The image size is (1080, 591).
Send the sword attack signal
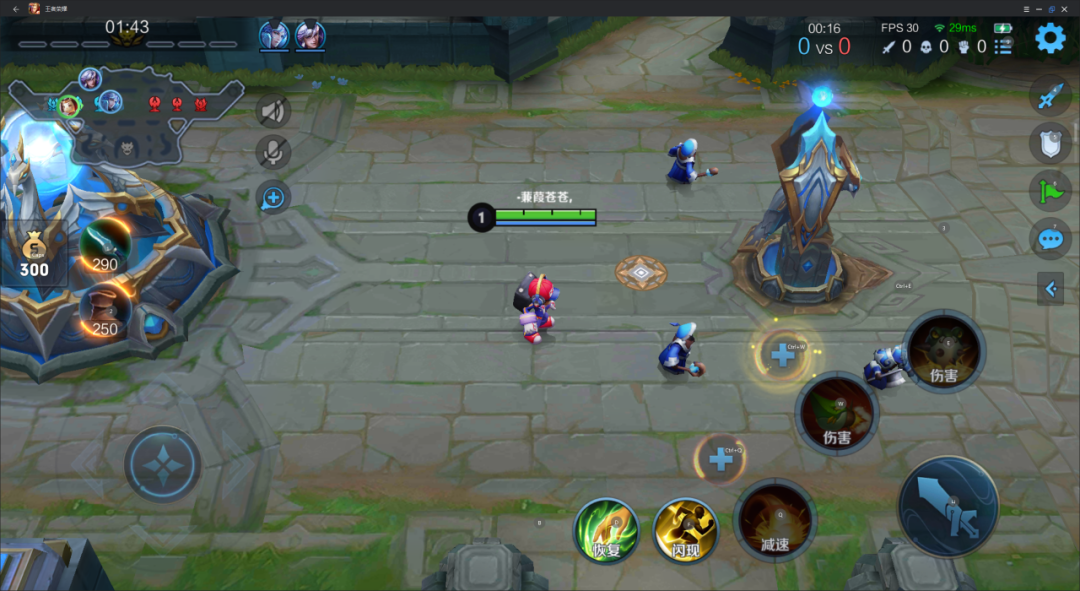tap(1049, 97)
